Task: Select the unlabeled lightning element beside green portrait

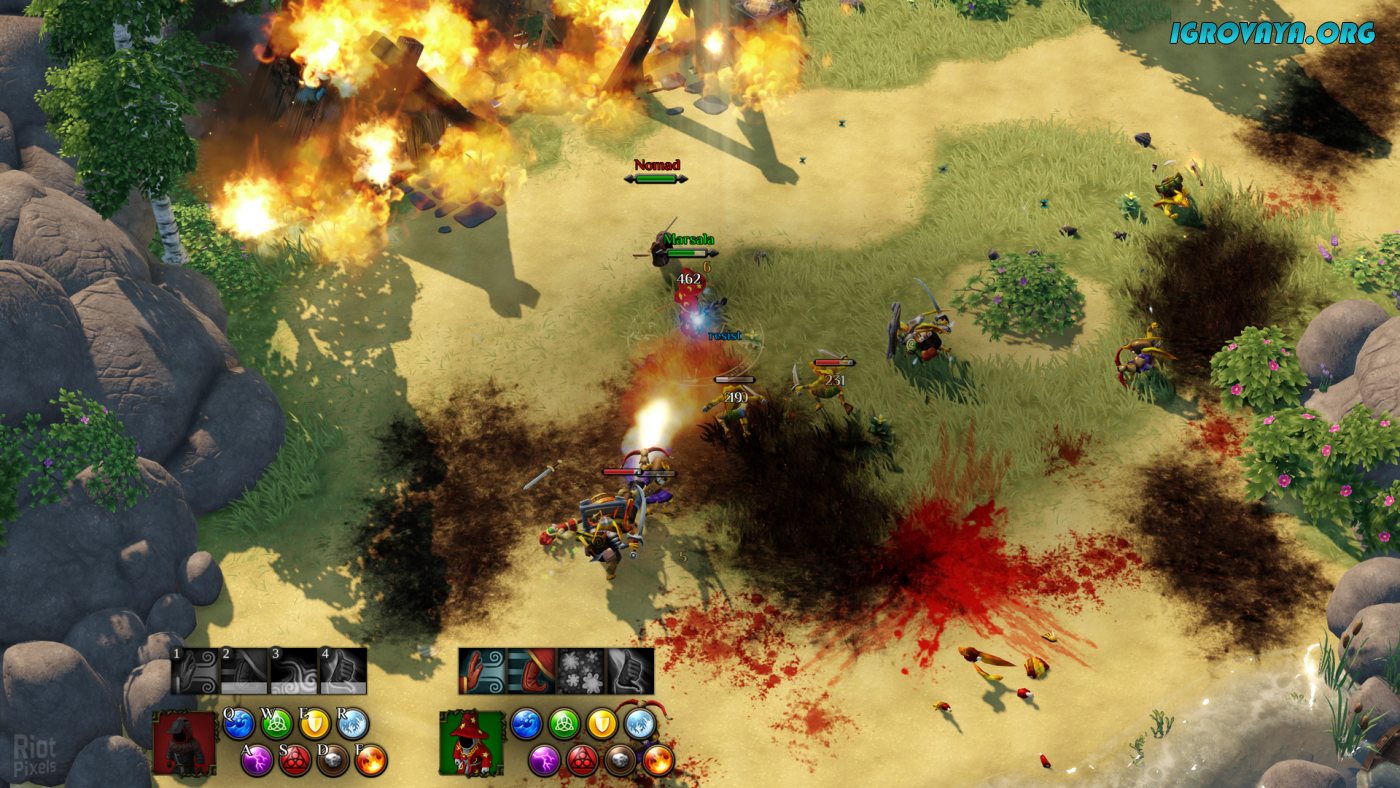Action: 544,761
